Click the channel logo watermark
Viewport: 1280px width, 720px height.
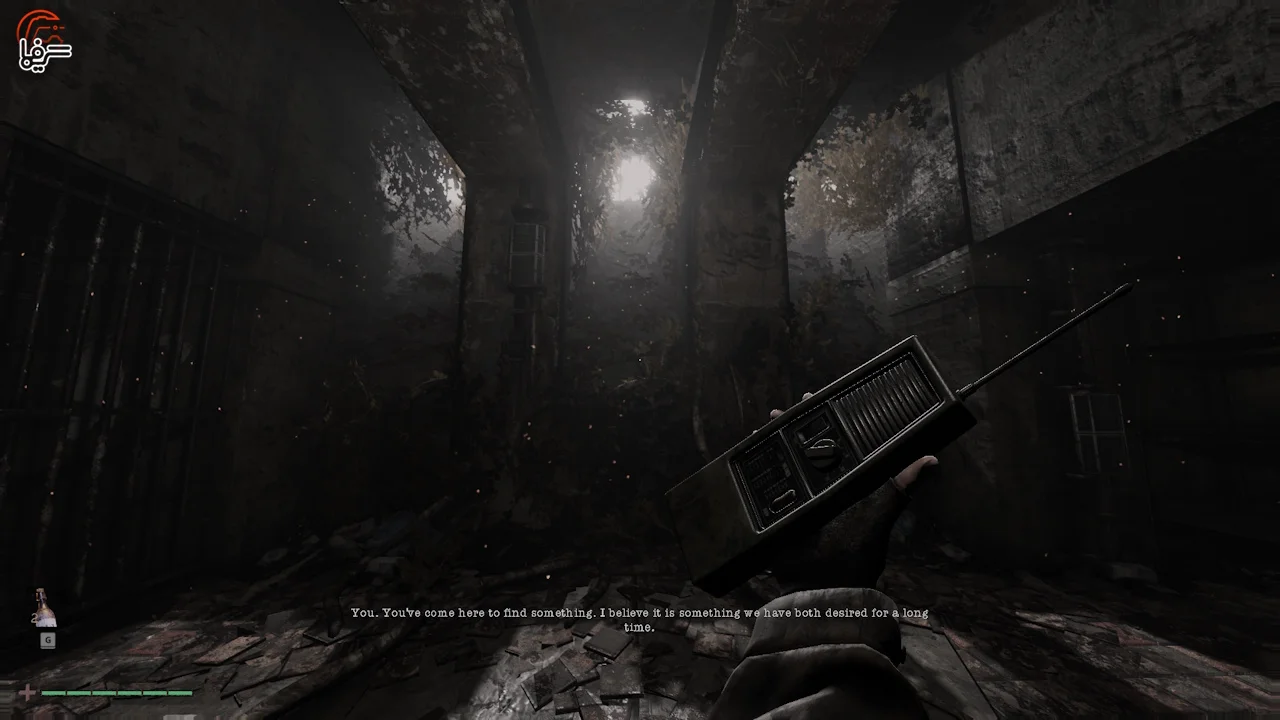pyautogui.click(x=44, y=41)
